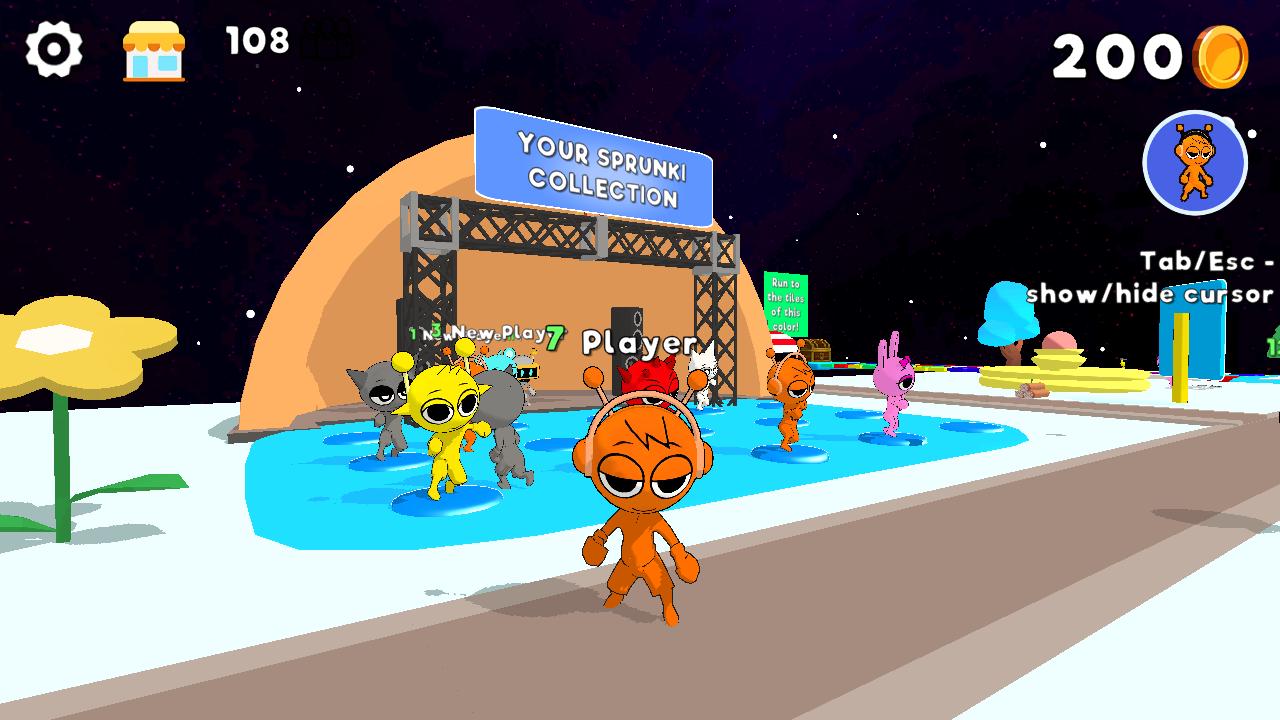Click the gold coin icon
This screenshot has width=1280, height=720.
coord(1222,57)
